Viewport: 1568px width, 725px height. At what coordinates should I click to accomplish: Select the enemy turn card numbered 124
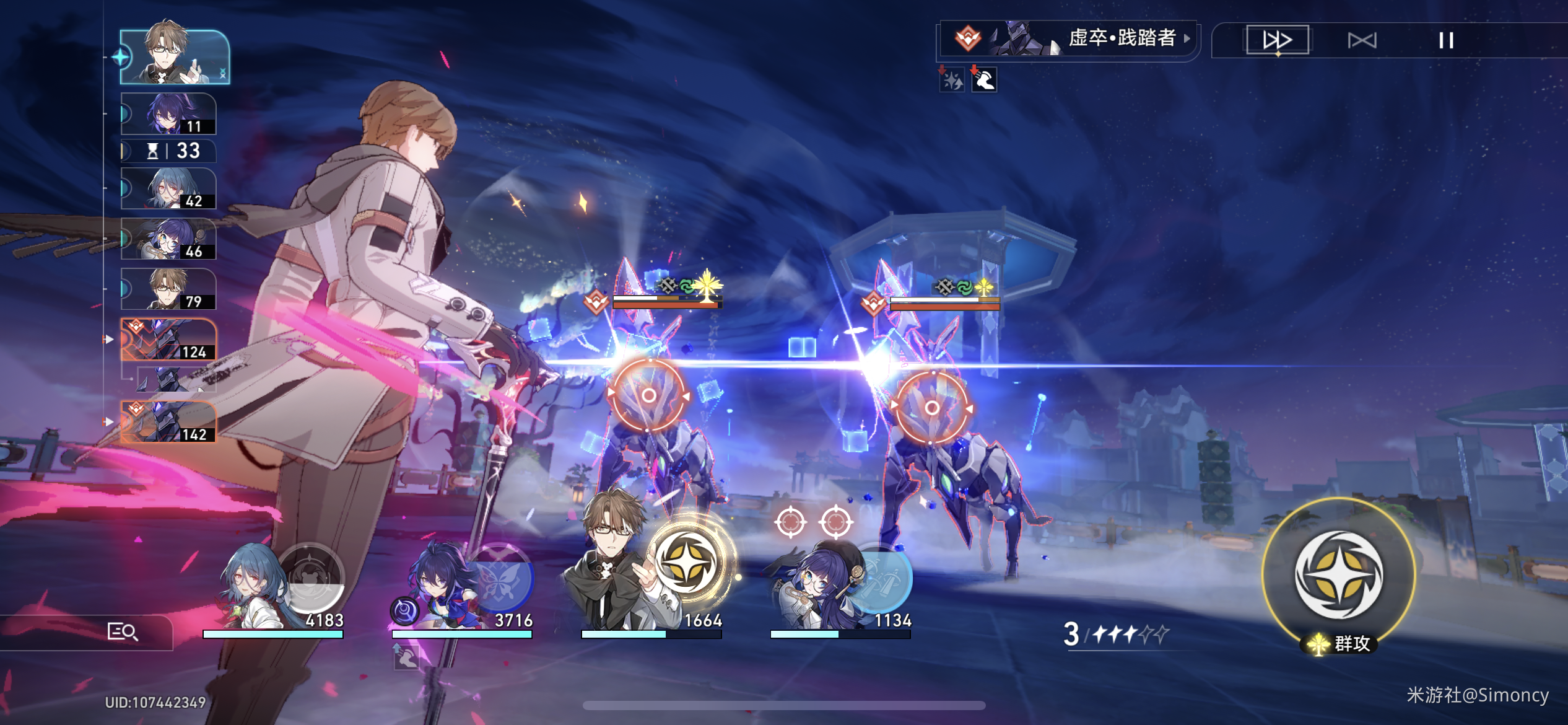[168, 340]
